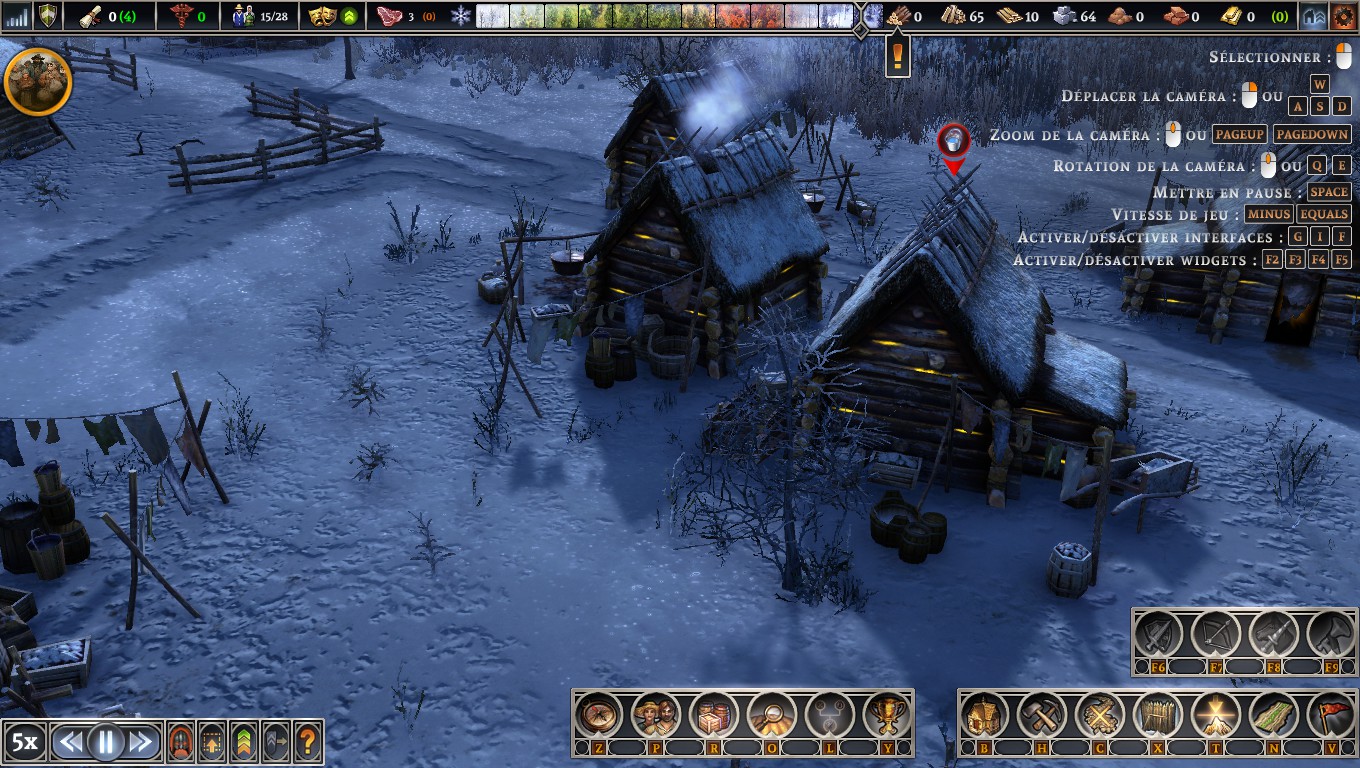Select the wooden palisade construction tool
This screenshot has height=768, width=1360.
pos(1157,715)
